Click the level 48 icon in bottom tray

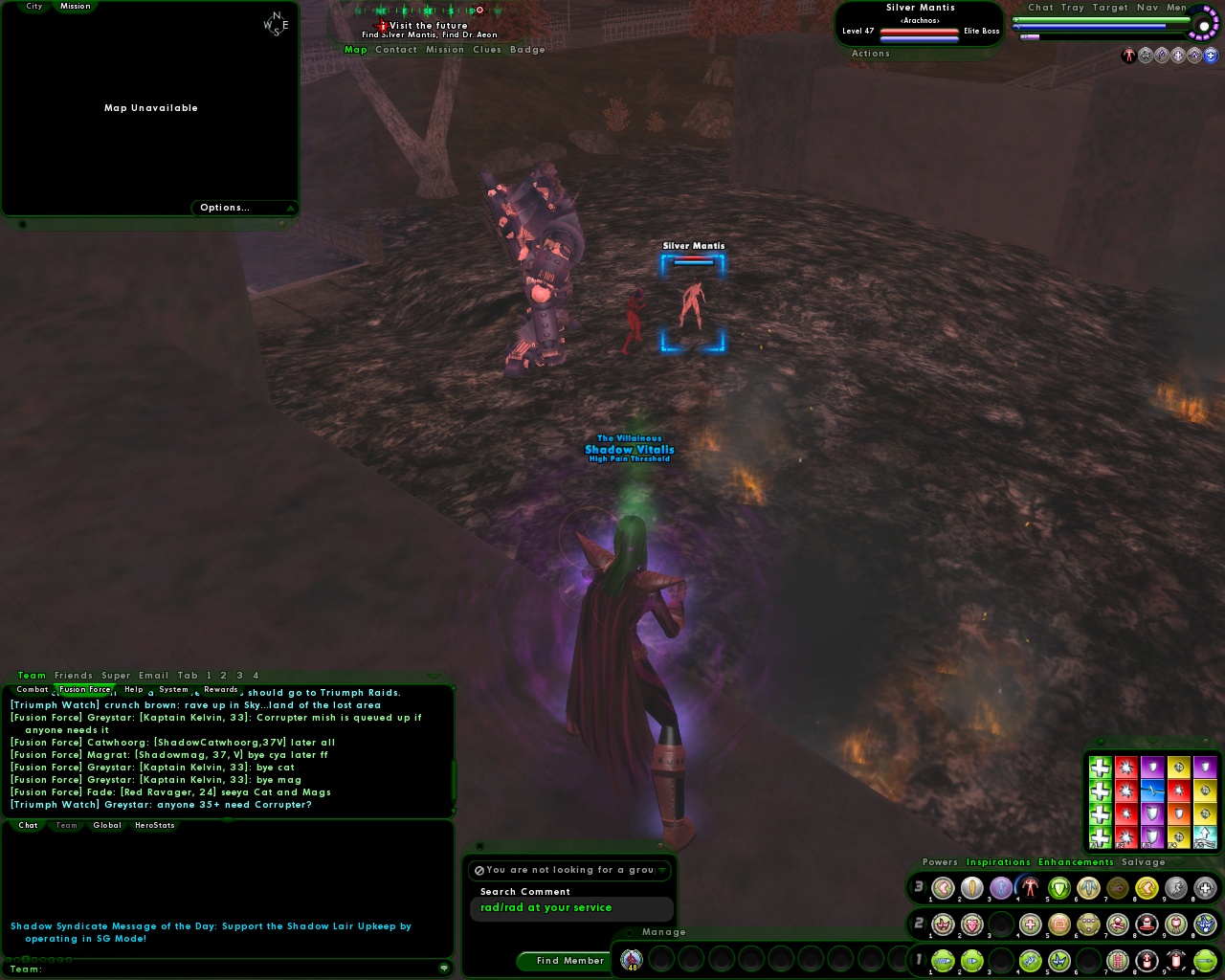(631, 960)
